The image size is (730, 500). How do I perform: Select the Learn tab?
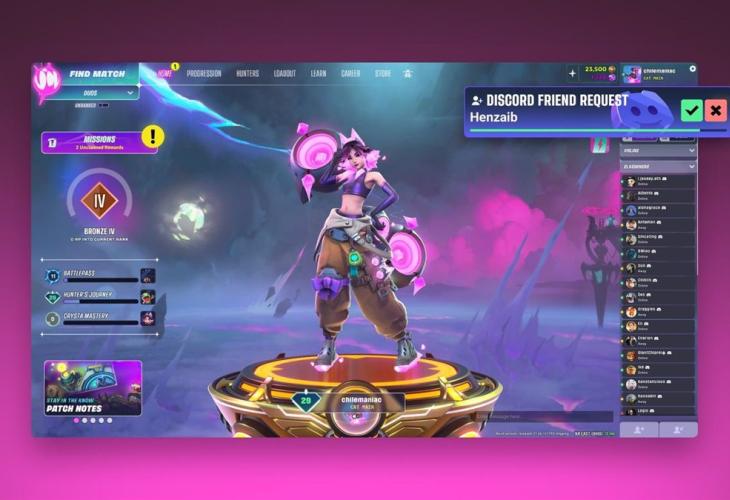coord(318,74)
